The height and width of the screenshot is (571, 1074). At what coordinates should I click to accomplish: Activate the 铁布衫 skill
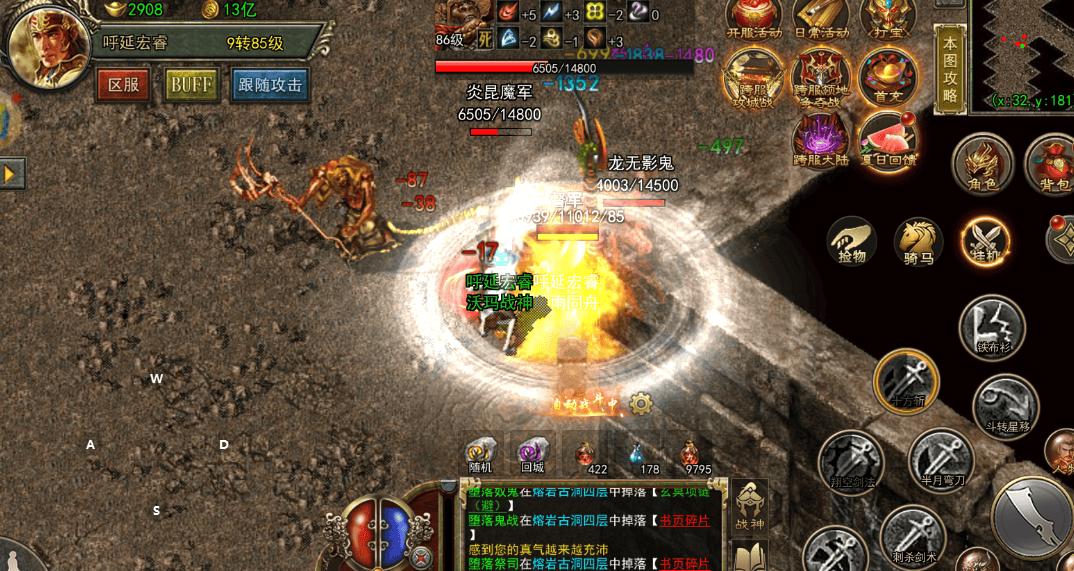pos(992,327)
